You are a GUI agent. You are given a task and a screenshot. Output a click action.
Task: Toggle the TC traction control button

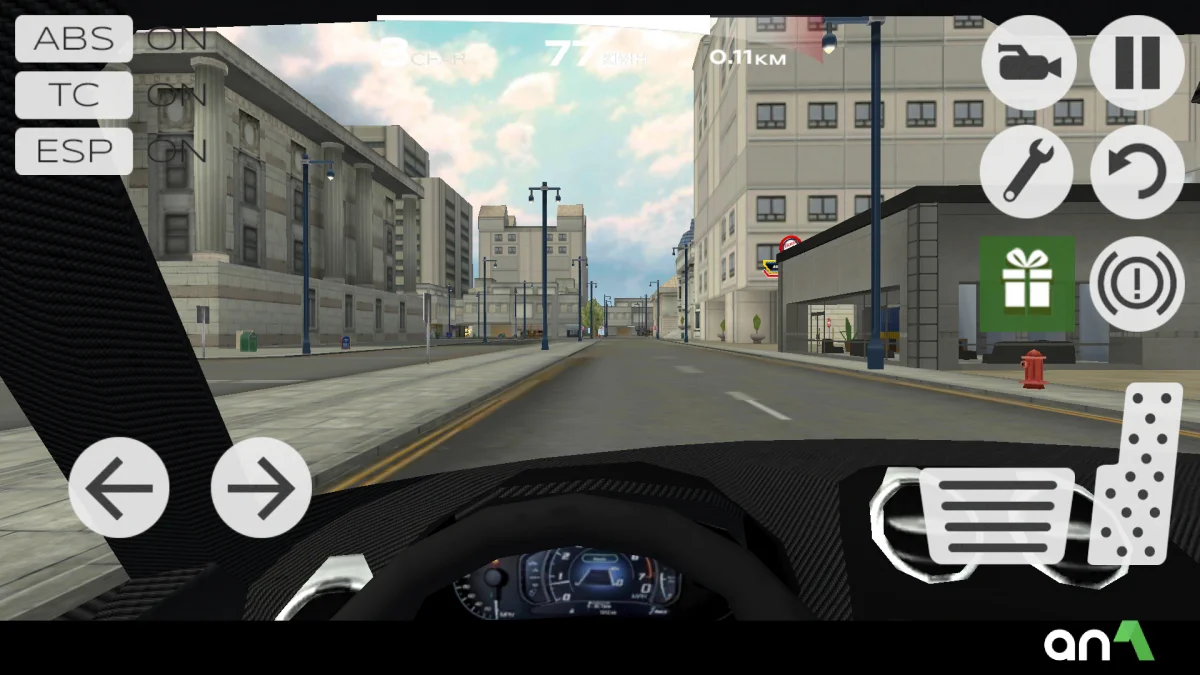(x=74, y=95)
